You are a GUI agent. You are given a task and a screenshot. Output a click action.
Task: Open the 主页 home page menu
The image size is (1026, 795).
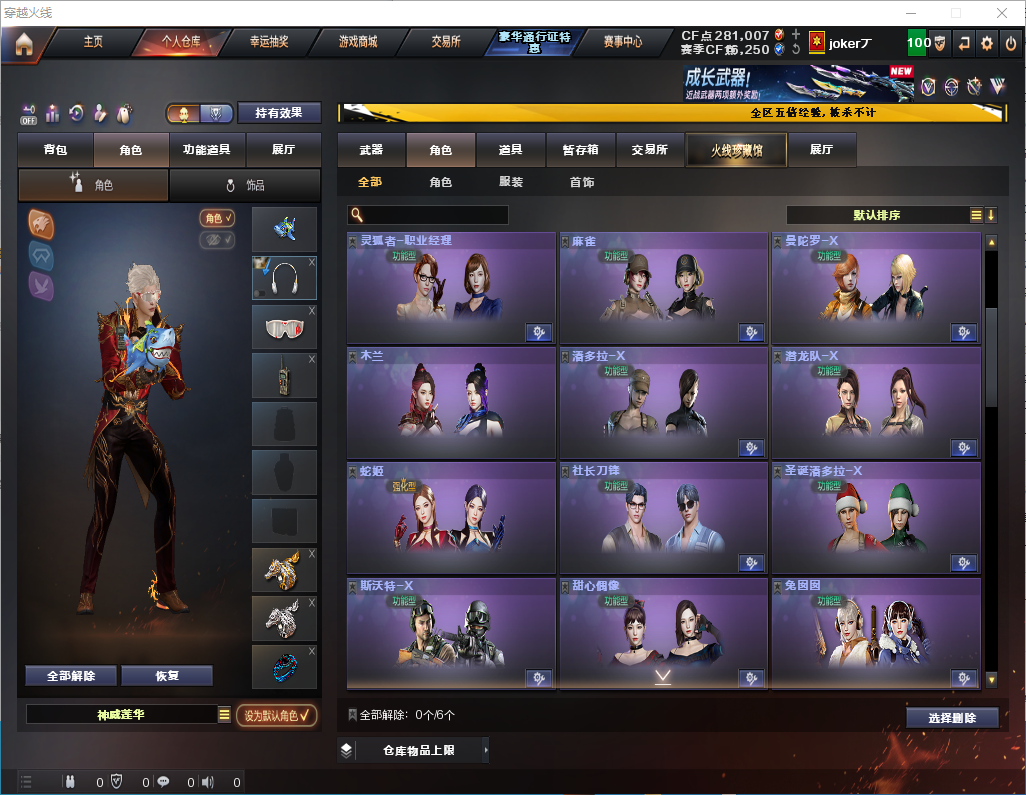coord(93,42)
